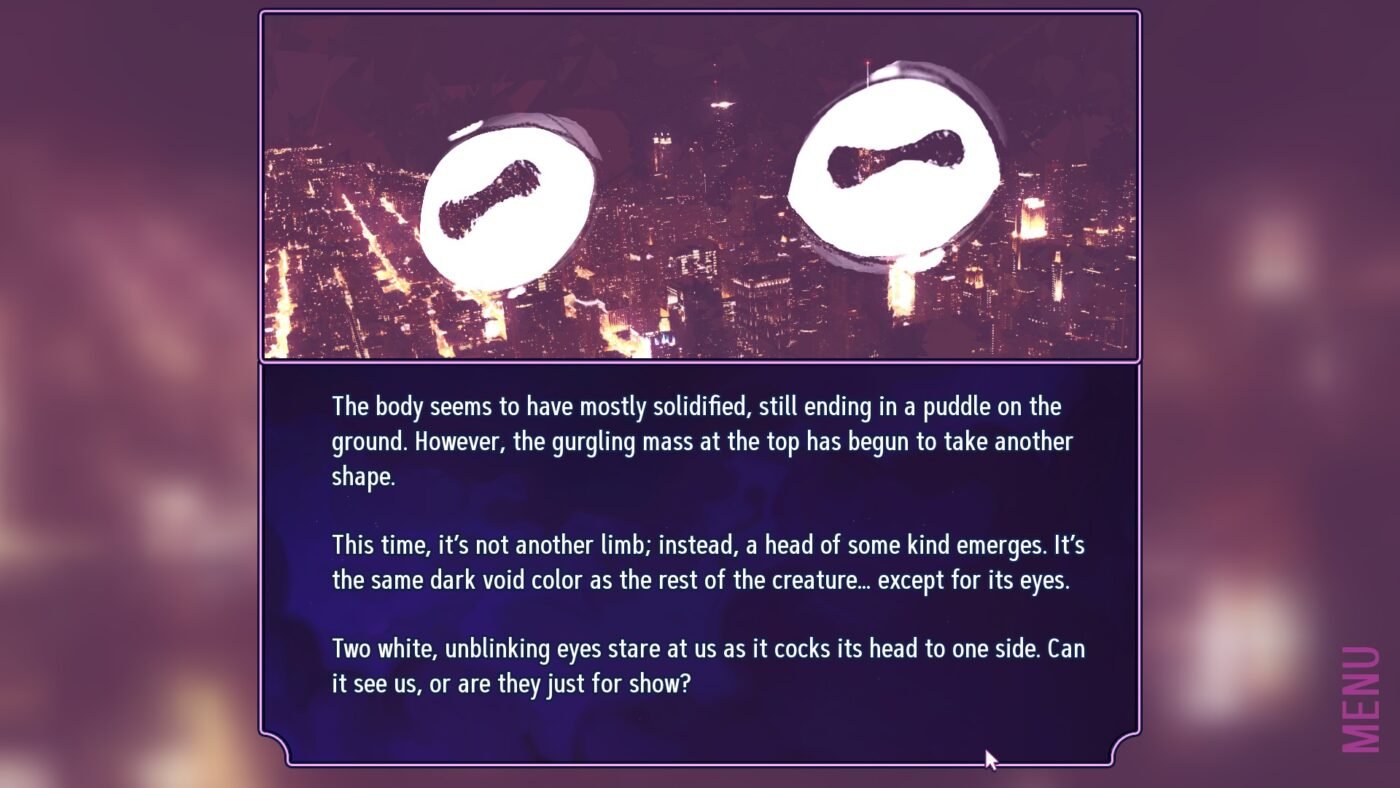Click the blurred background outside the dialogue window

pos(120,400)
